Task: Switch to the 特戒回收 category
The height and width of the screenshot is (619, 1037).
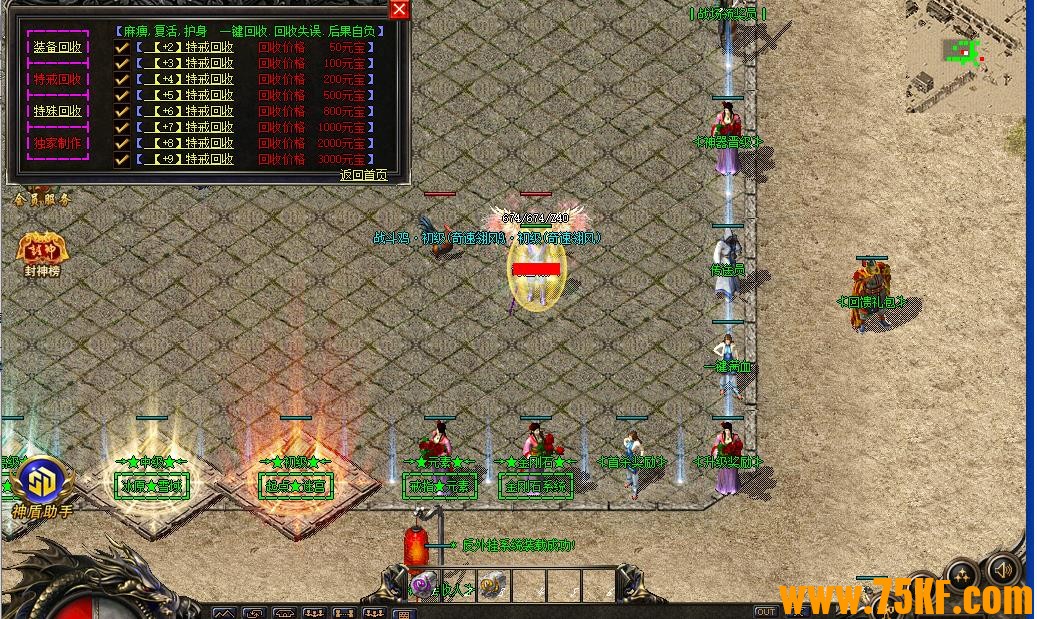Action: pos(58,79)
